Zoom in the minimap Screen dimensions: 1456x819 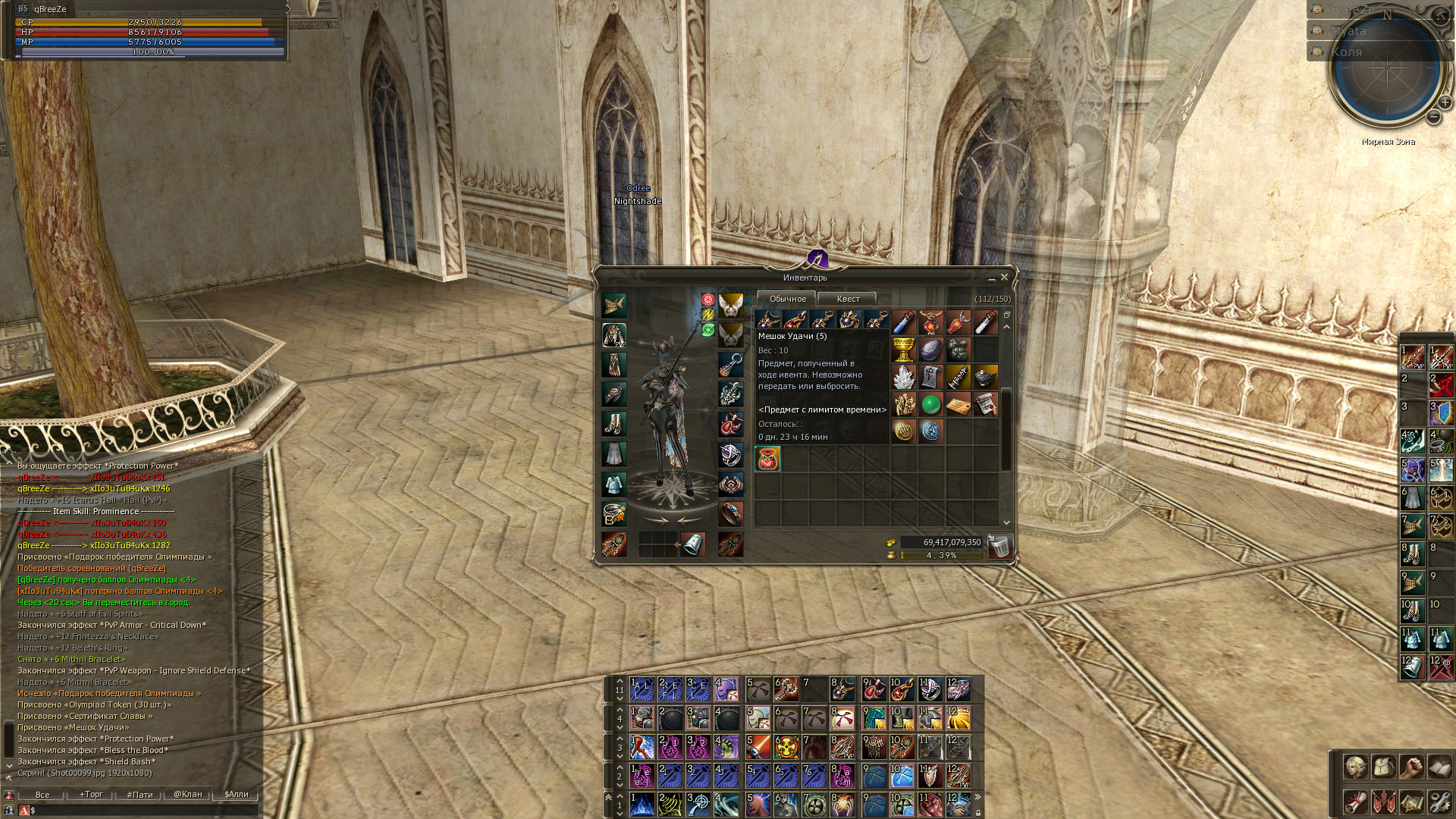(x=1445, y=102)
